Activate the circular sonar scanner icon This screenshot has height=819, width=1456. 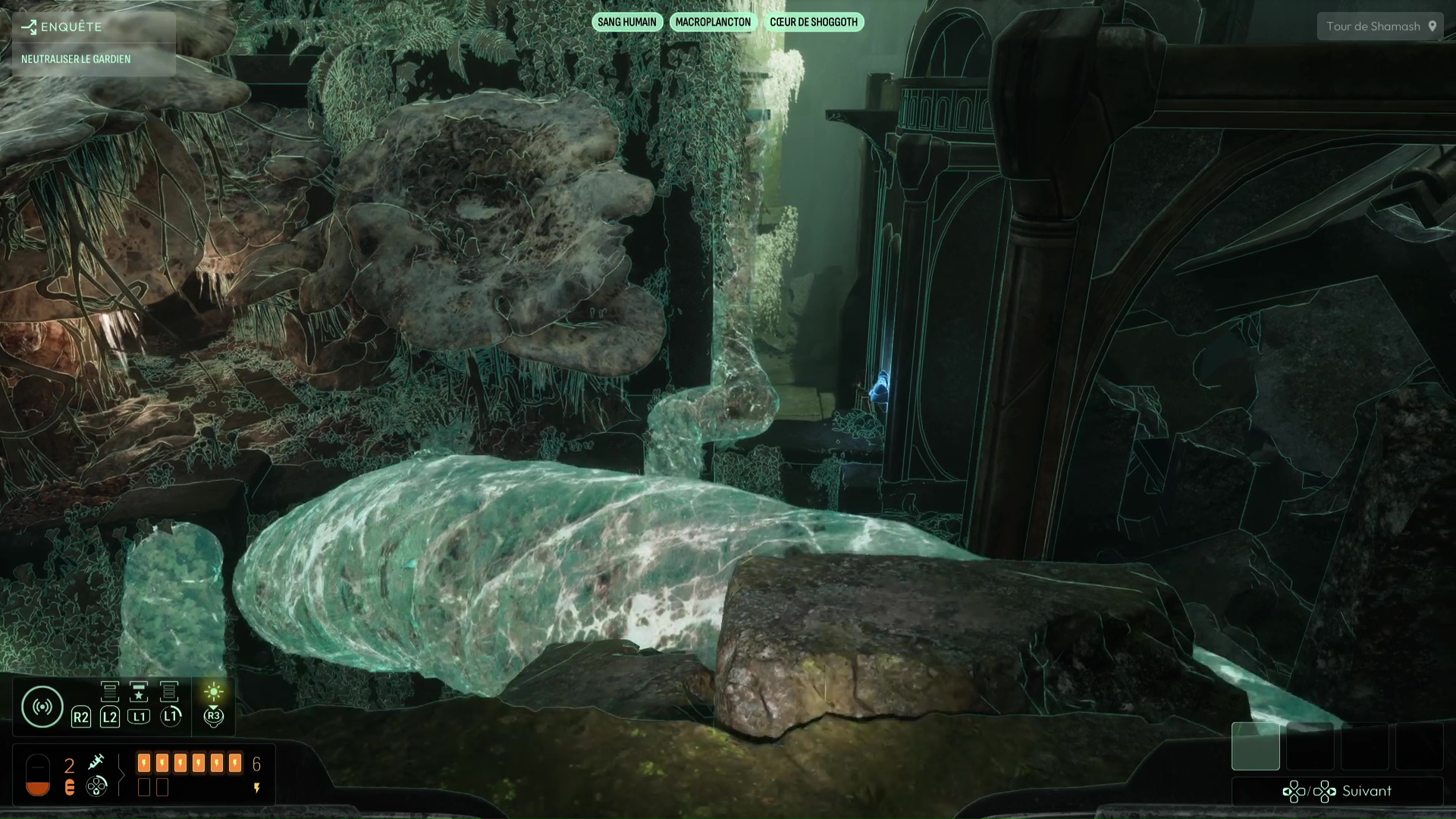42,707
